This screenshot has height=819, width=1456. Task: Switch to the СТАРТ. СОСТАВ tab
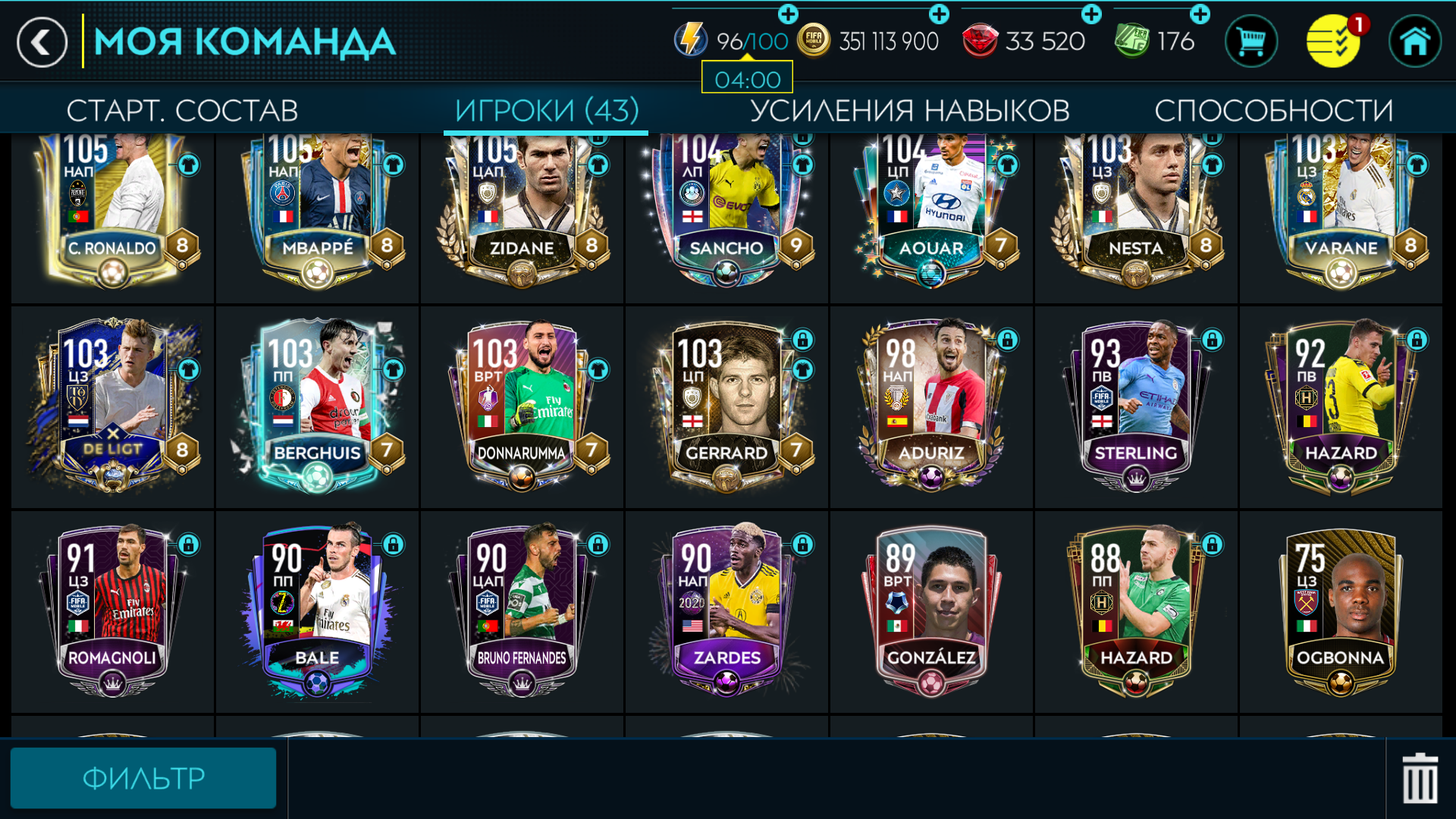(x=184, y=111)
